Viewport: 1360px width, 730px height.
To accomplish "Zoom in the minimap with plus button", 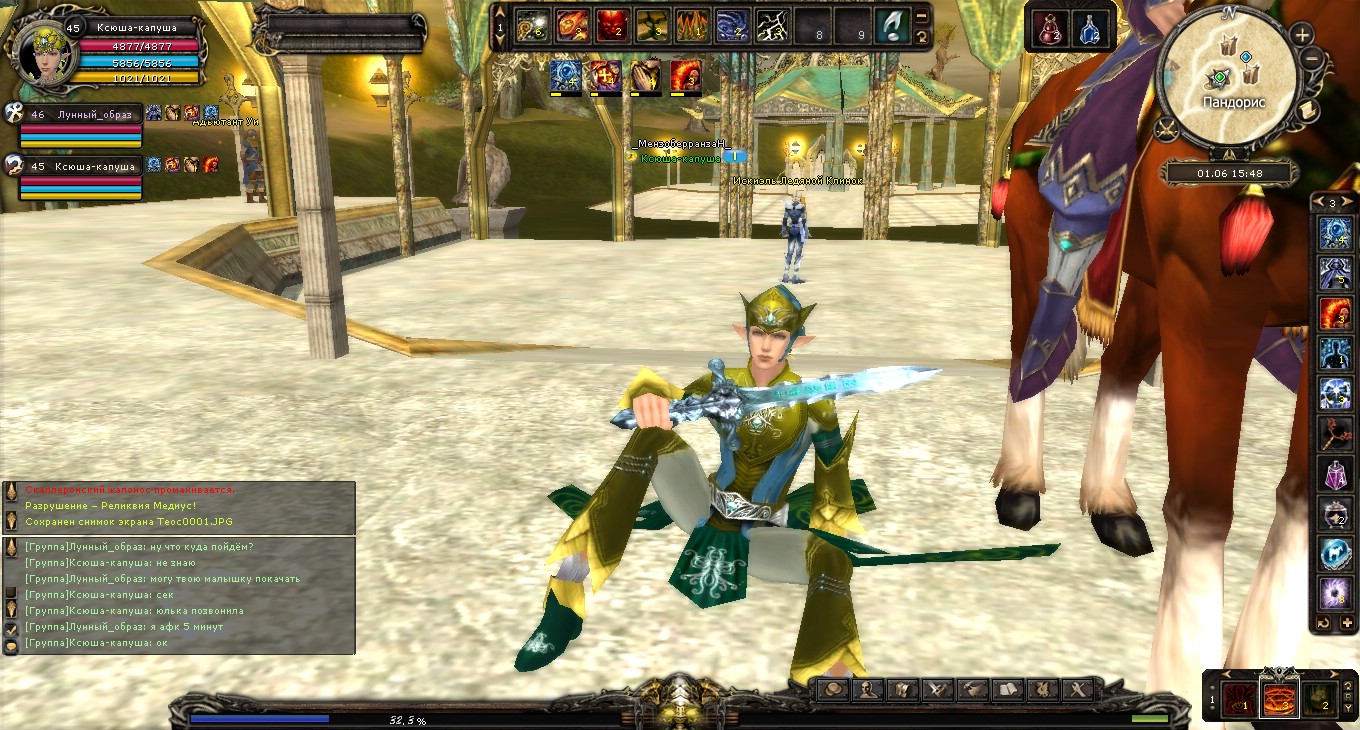I will point(1302,35).
